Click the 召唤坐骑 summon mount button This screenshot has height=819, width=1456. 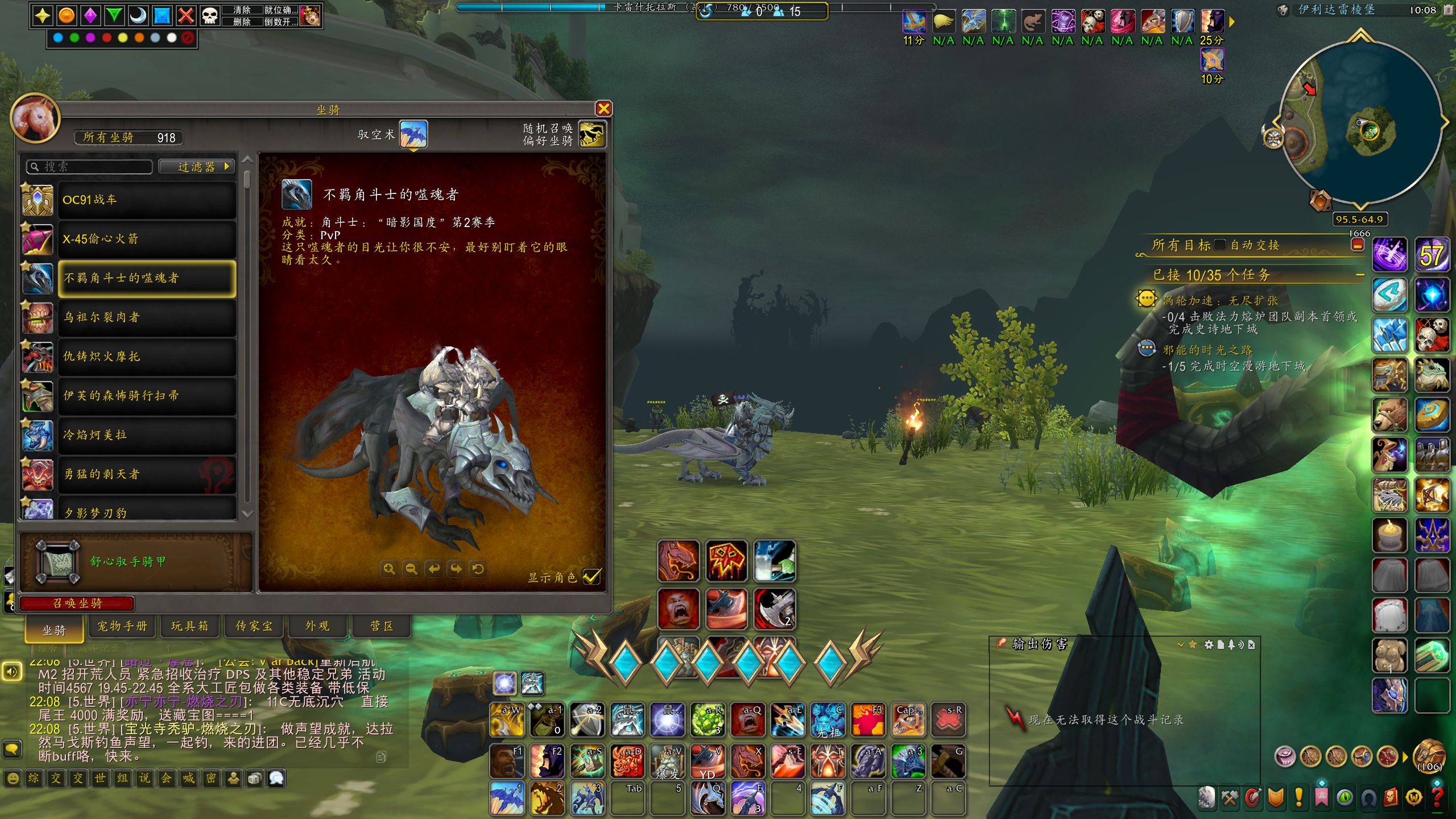(77, 603)
